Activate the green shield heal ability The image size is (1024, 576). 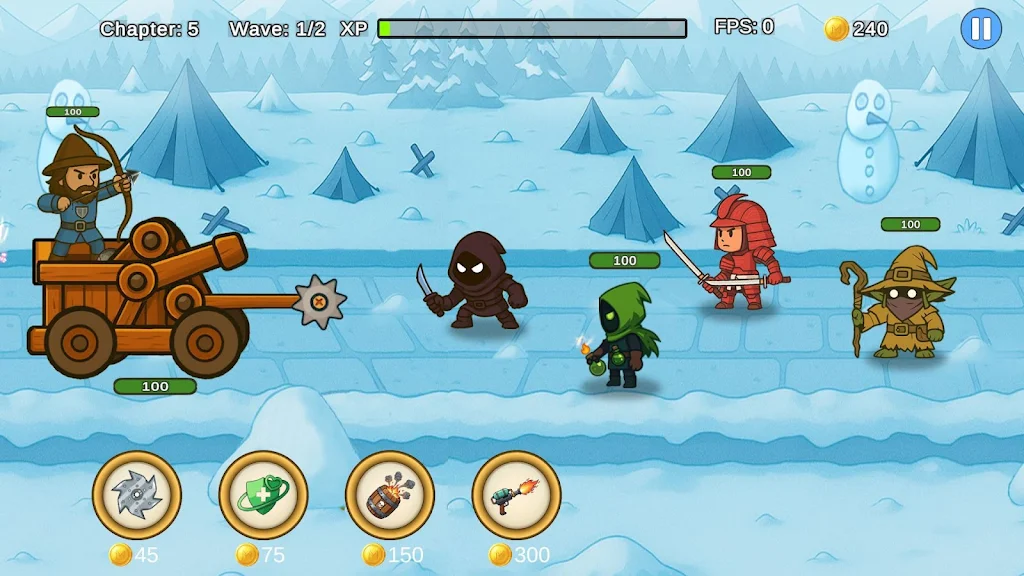263,495
